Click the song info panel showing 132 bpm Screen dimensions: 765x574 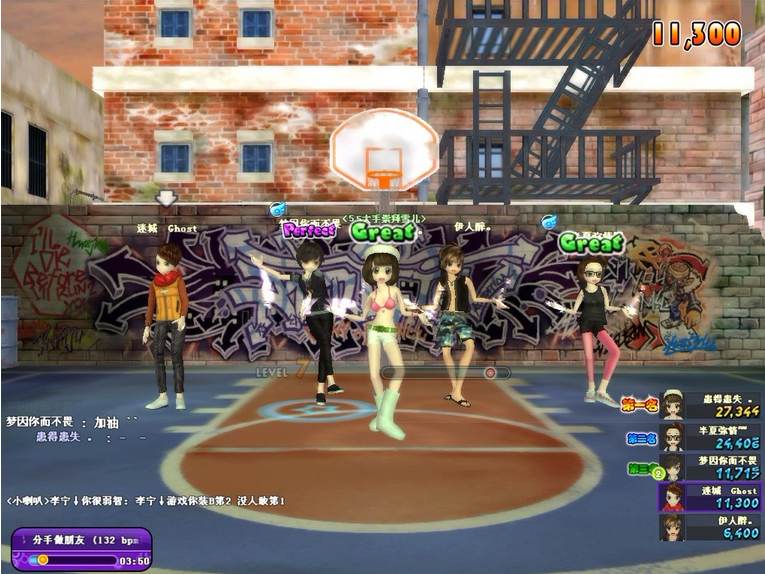(82, 549)
